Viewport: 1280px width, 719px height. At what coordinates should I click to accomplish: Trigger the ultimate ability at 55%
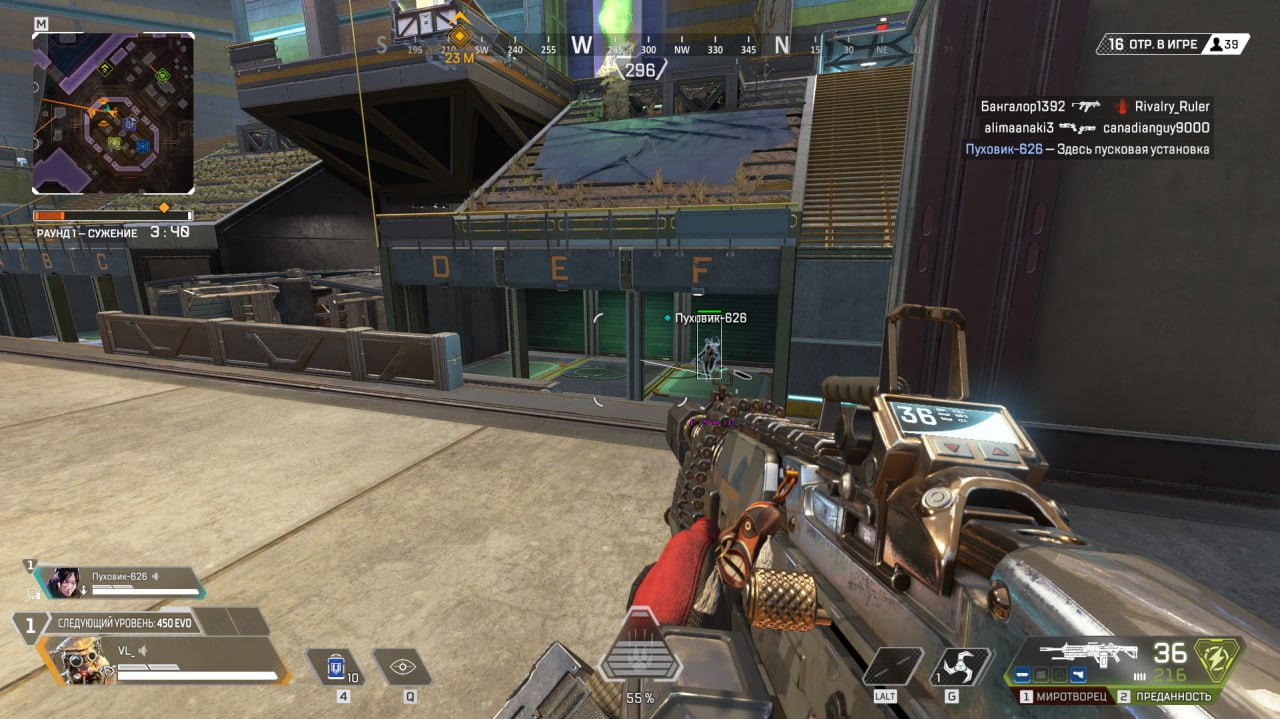pos(640,660)
